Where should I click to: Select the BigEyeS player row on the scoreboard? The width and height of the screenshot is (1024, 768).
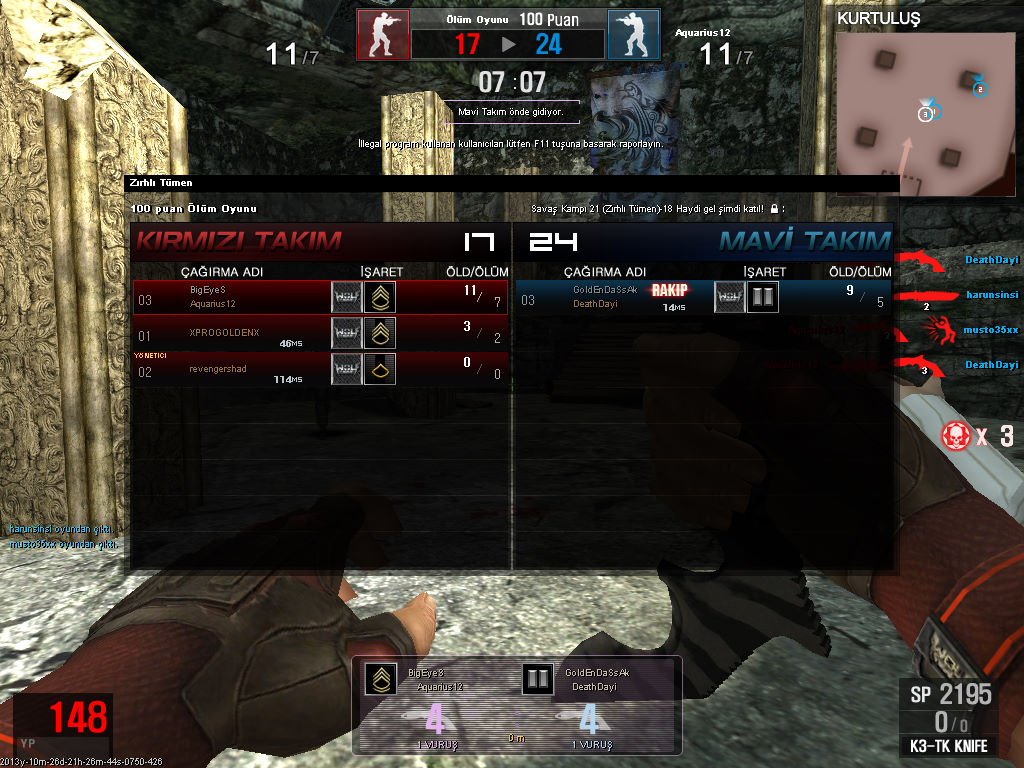point(320,297)
